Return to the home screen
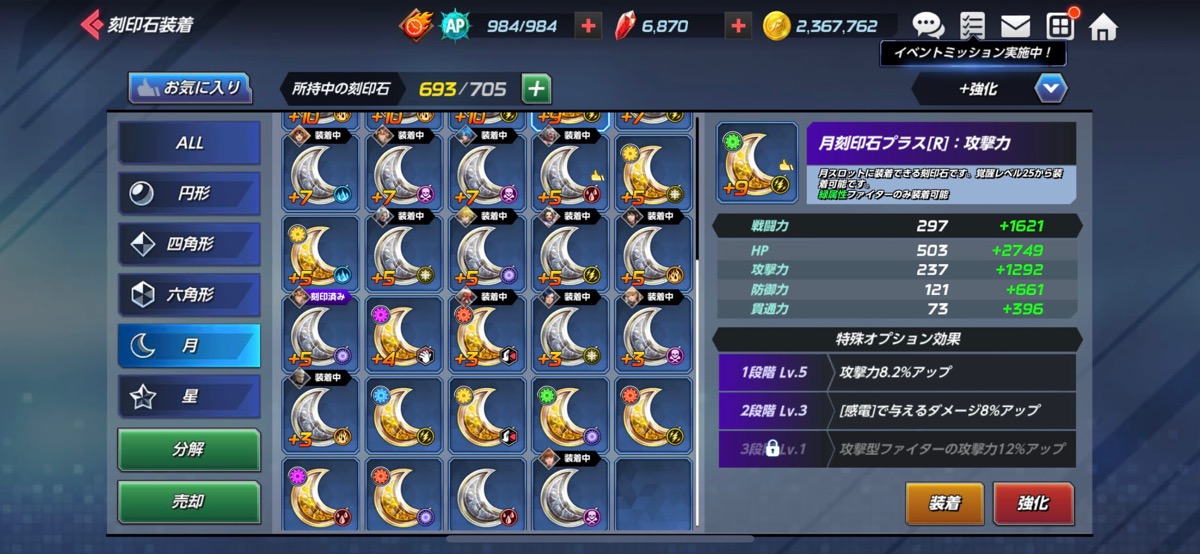Viewport: 1200px width, 554px height. coord(1103,26)
